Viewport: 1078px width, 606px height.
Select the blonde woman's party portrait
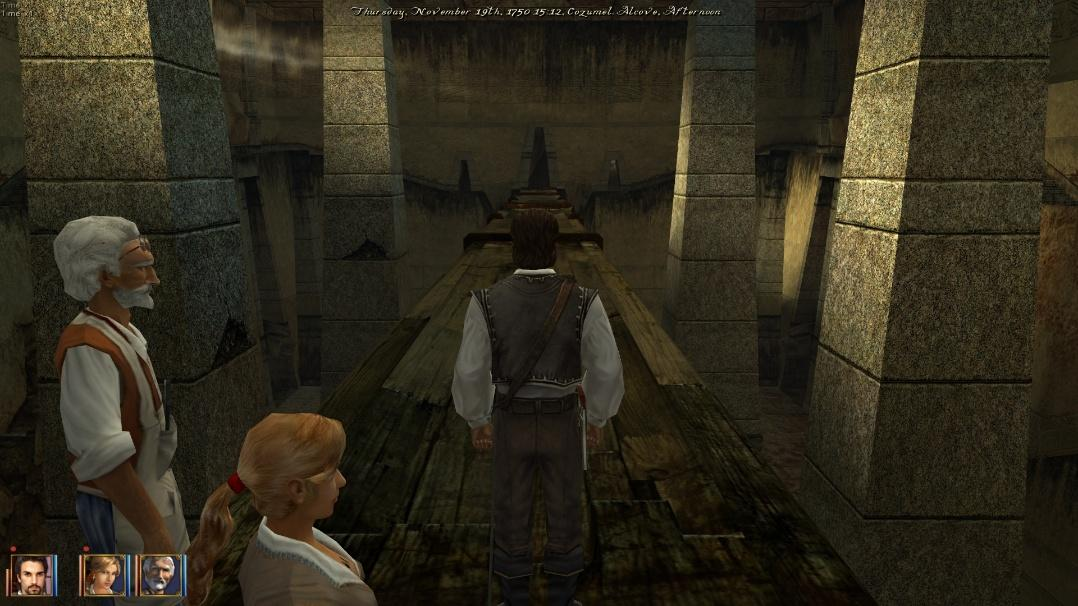point(103,575)
